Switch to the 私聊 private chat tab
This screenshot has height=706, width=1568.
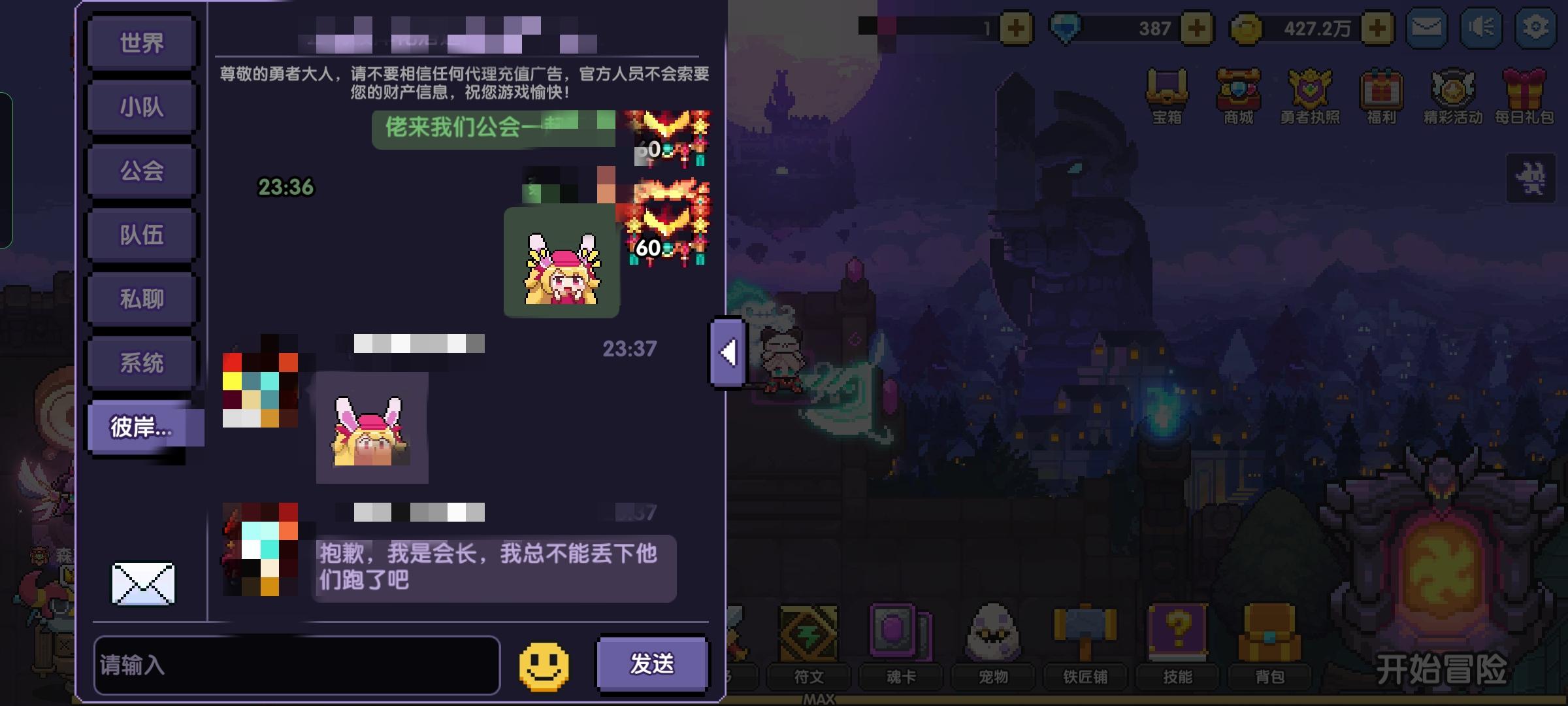[141, 297]
